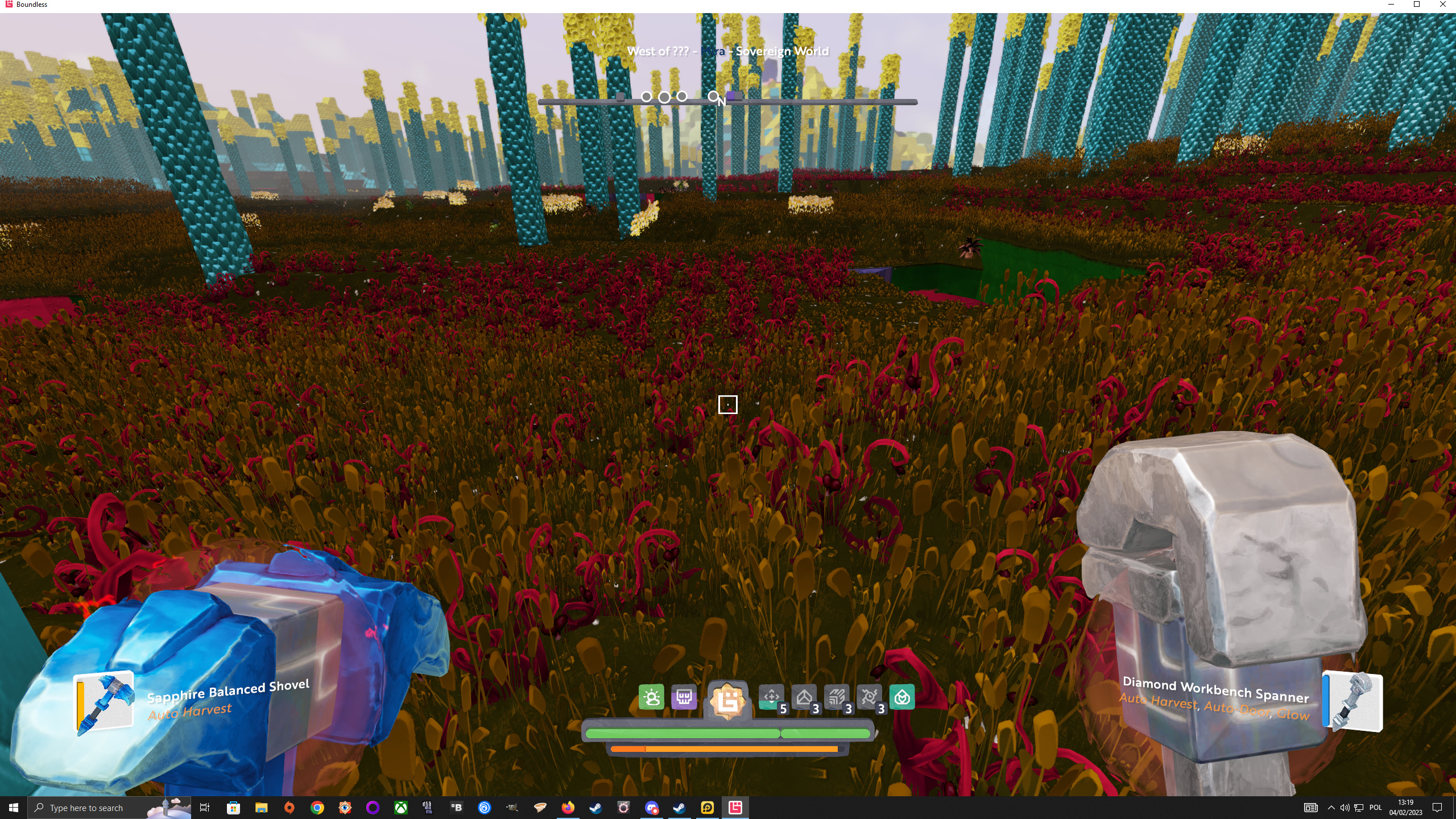Select the purple skull status icon
Viewport: 1456px width, 819px height.
(x=684, y=697)
